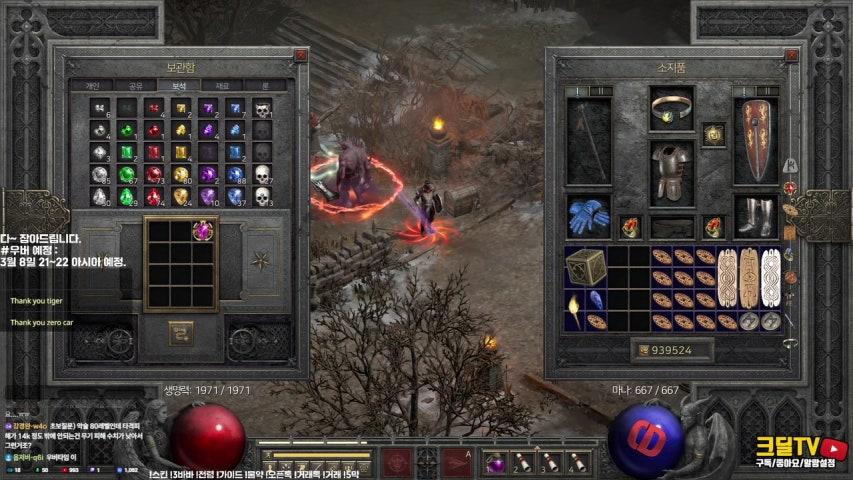
Task: Click the equipped boots slot
Action: point(756,215)
